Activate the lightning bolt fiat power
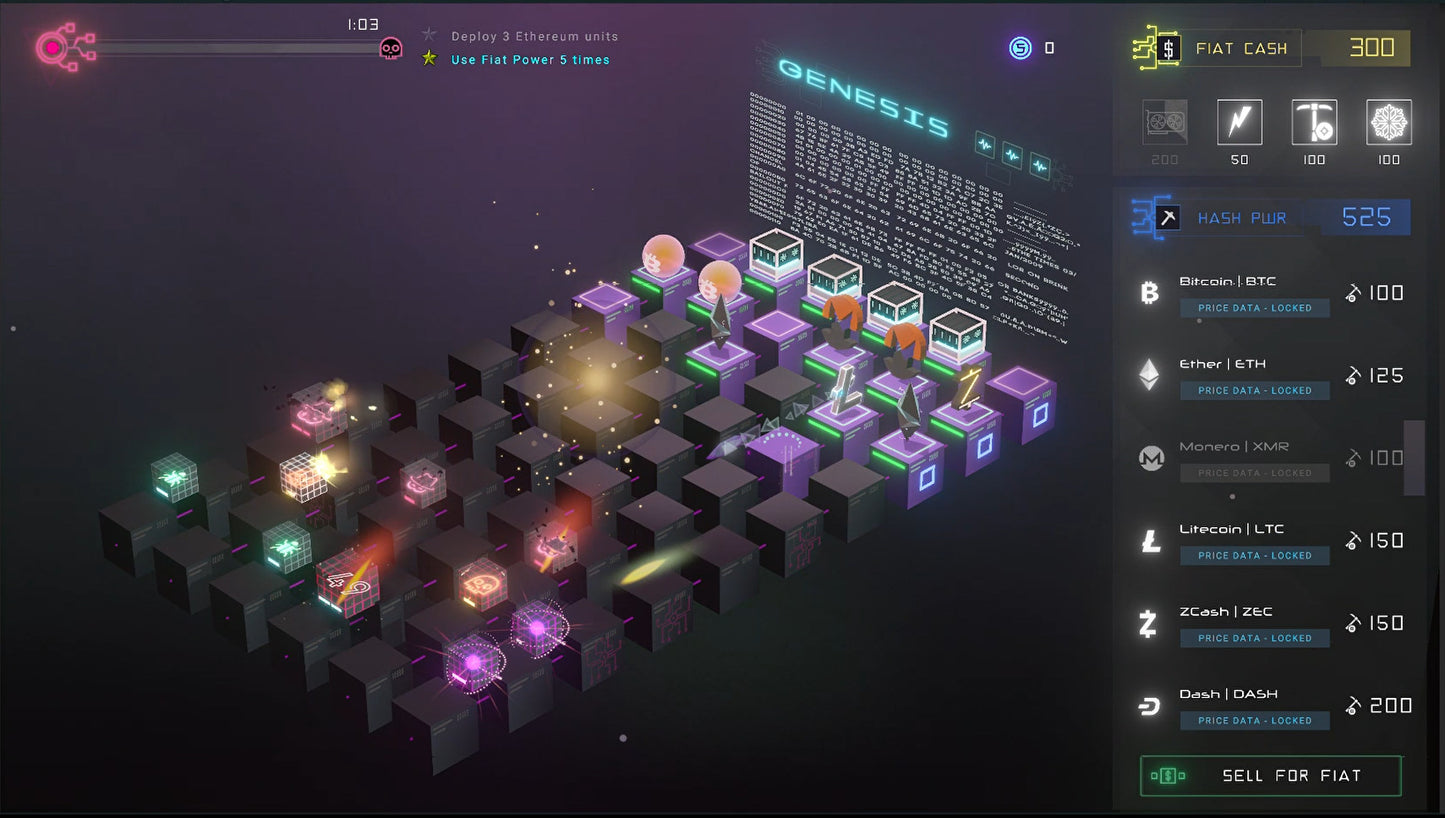The height and width of the screenshot is (818, 1445). [x=1239, y=123]
